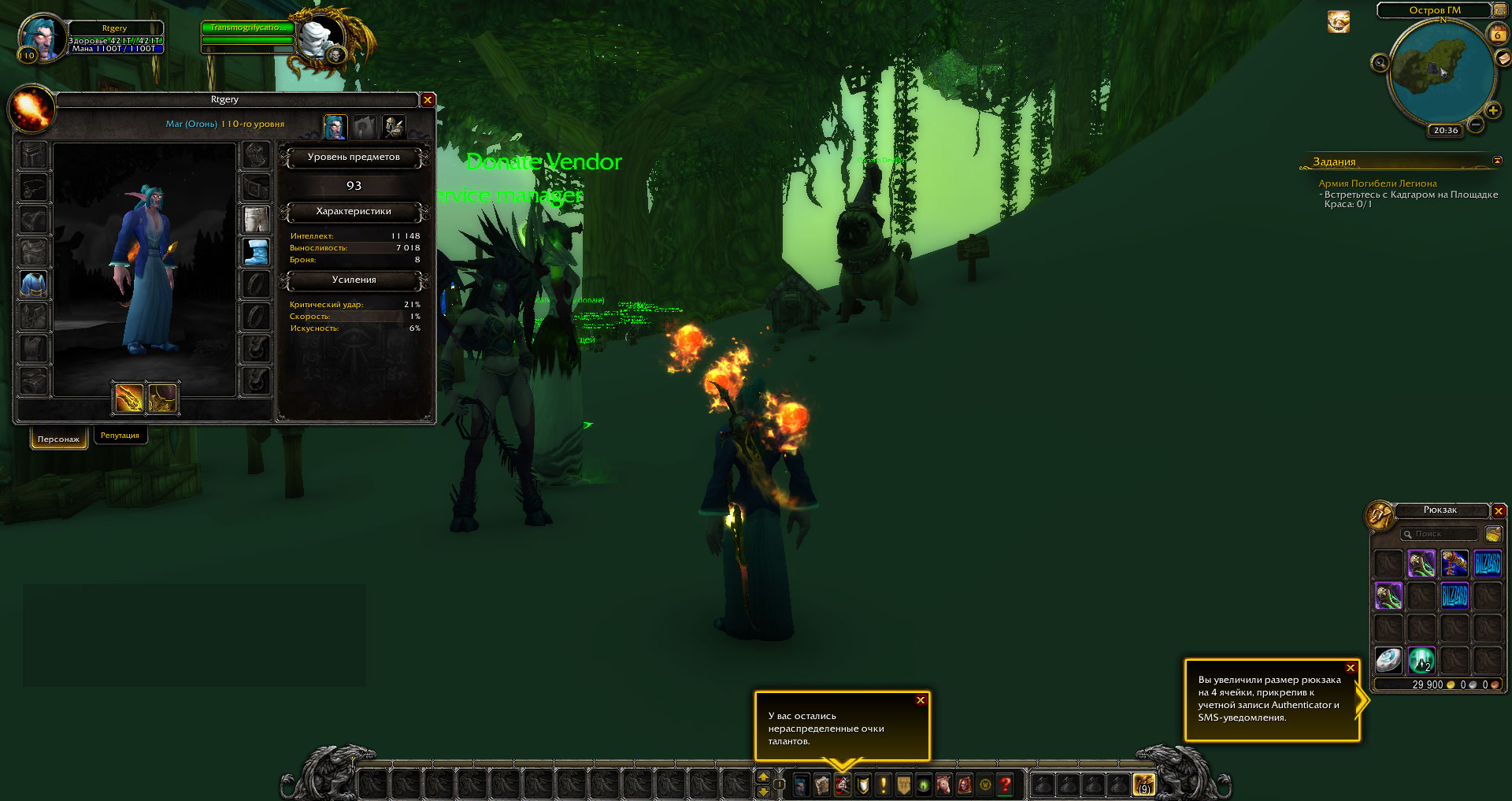Close the Рюкзак bag window
Image resolution: width=1512 pixels, height=801 pixels.
click(1499, 511)
